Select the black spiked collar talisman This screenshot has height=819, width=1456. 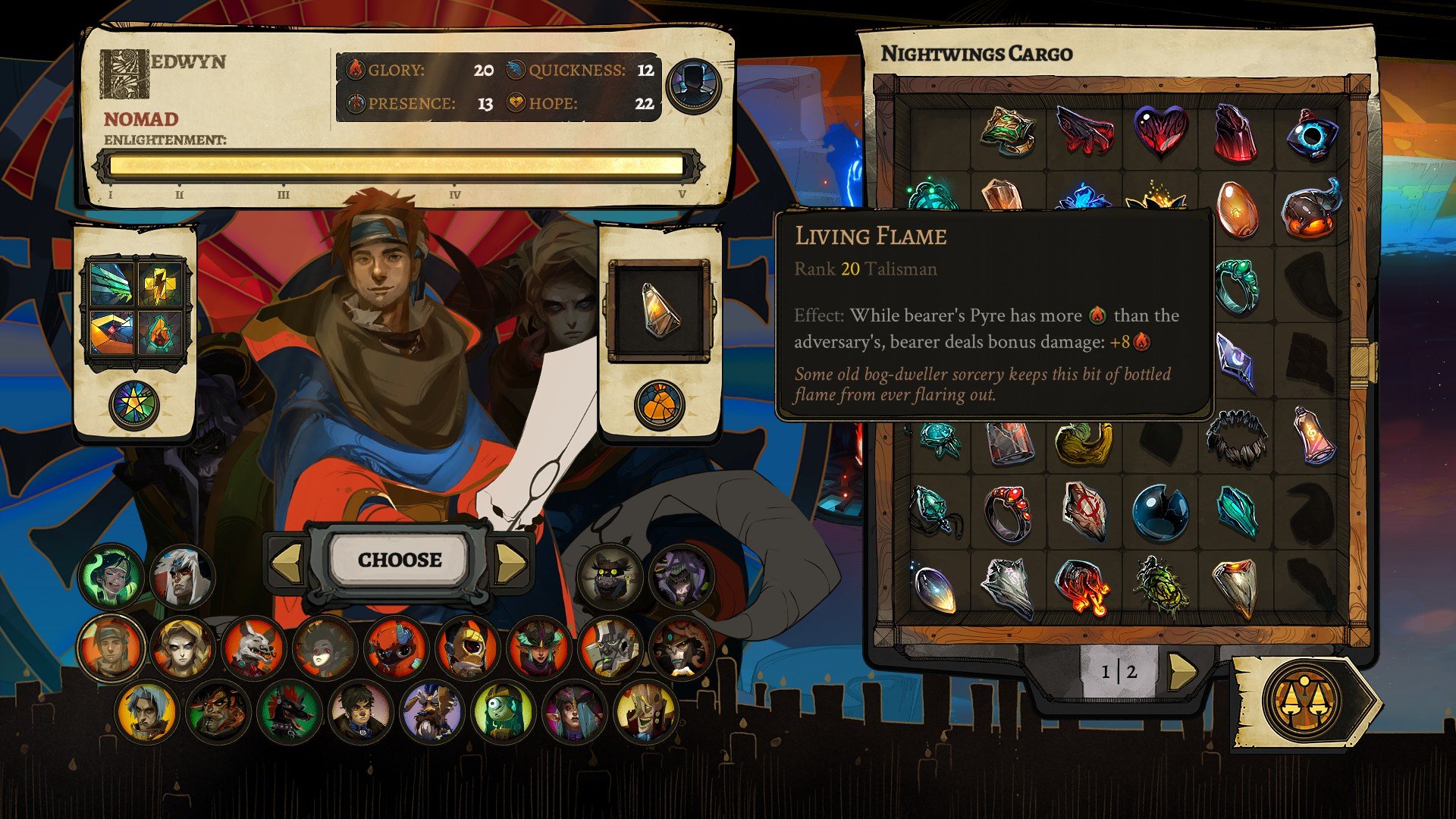click(x=1236, y=436)
